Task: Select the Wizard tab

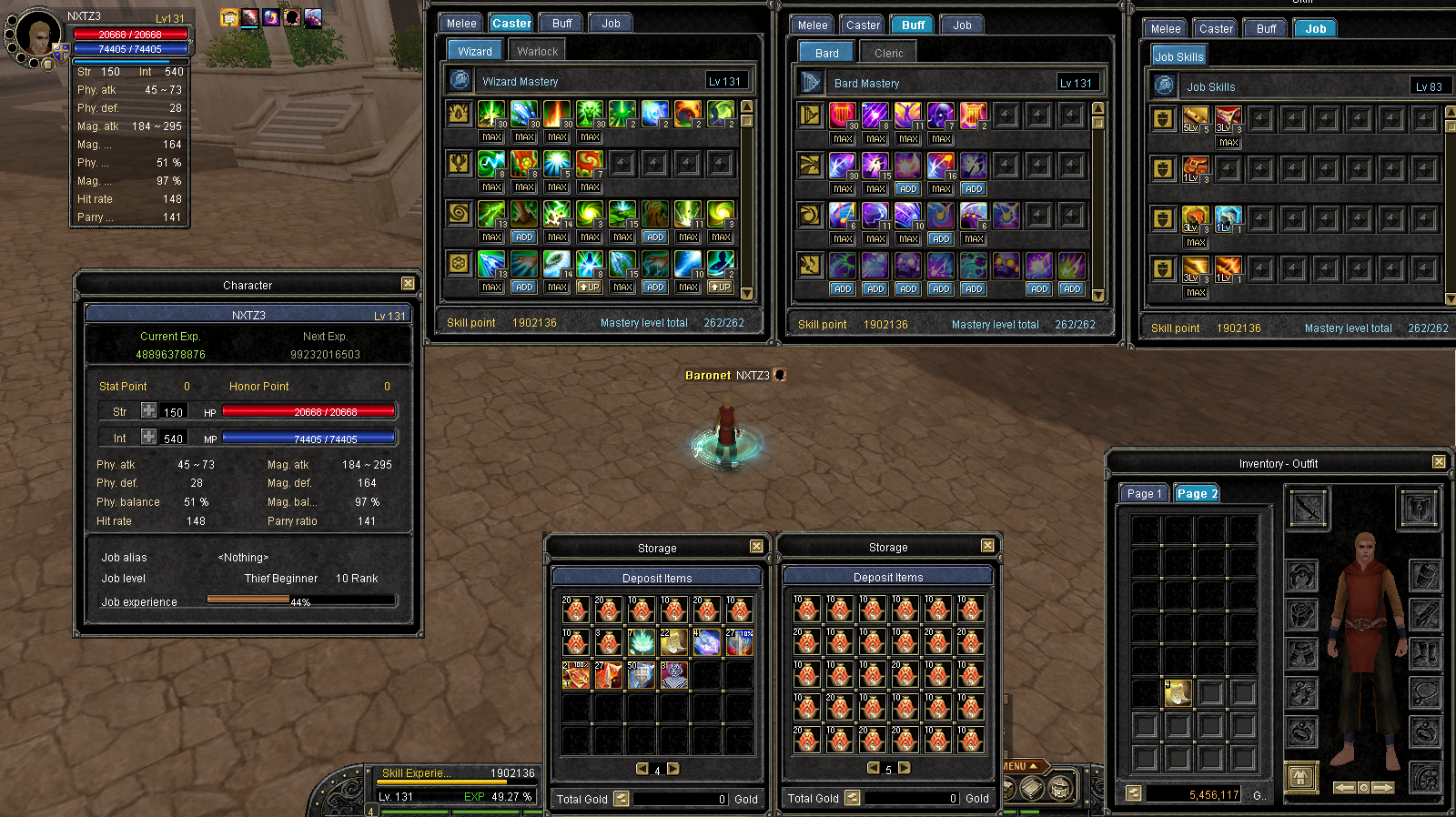Action: 474,51
